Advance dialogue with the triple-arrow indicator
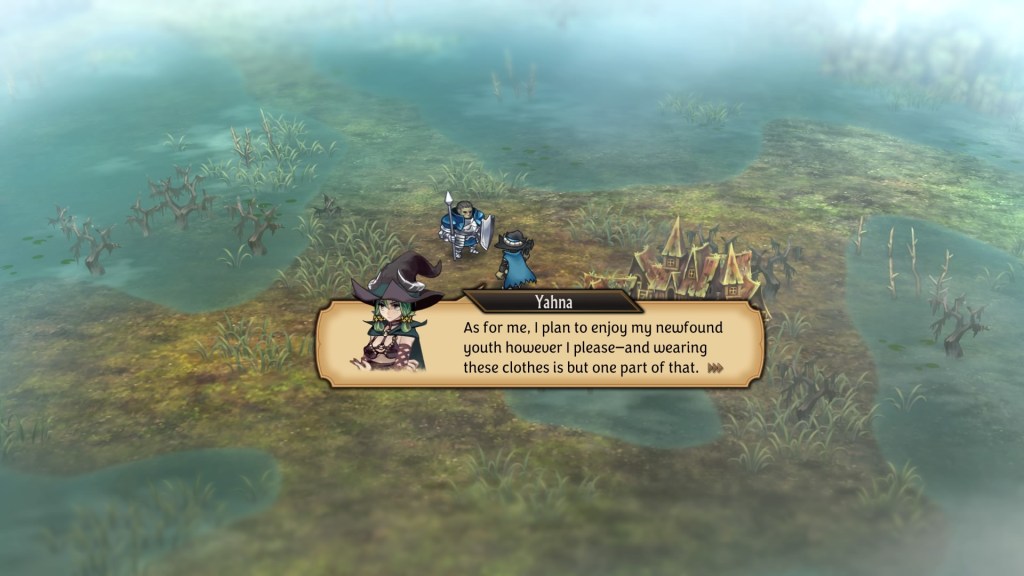Viewport: 1024px width, 576px height. click(x=715, y=368)
